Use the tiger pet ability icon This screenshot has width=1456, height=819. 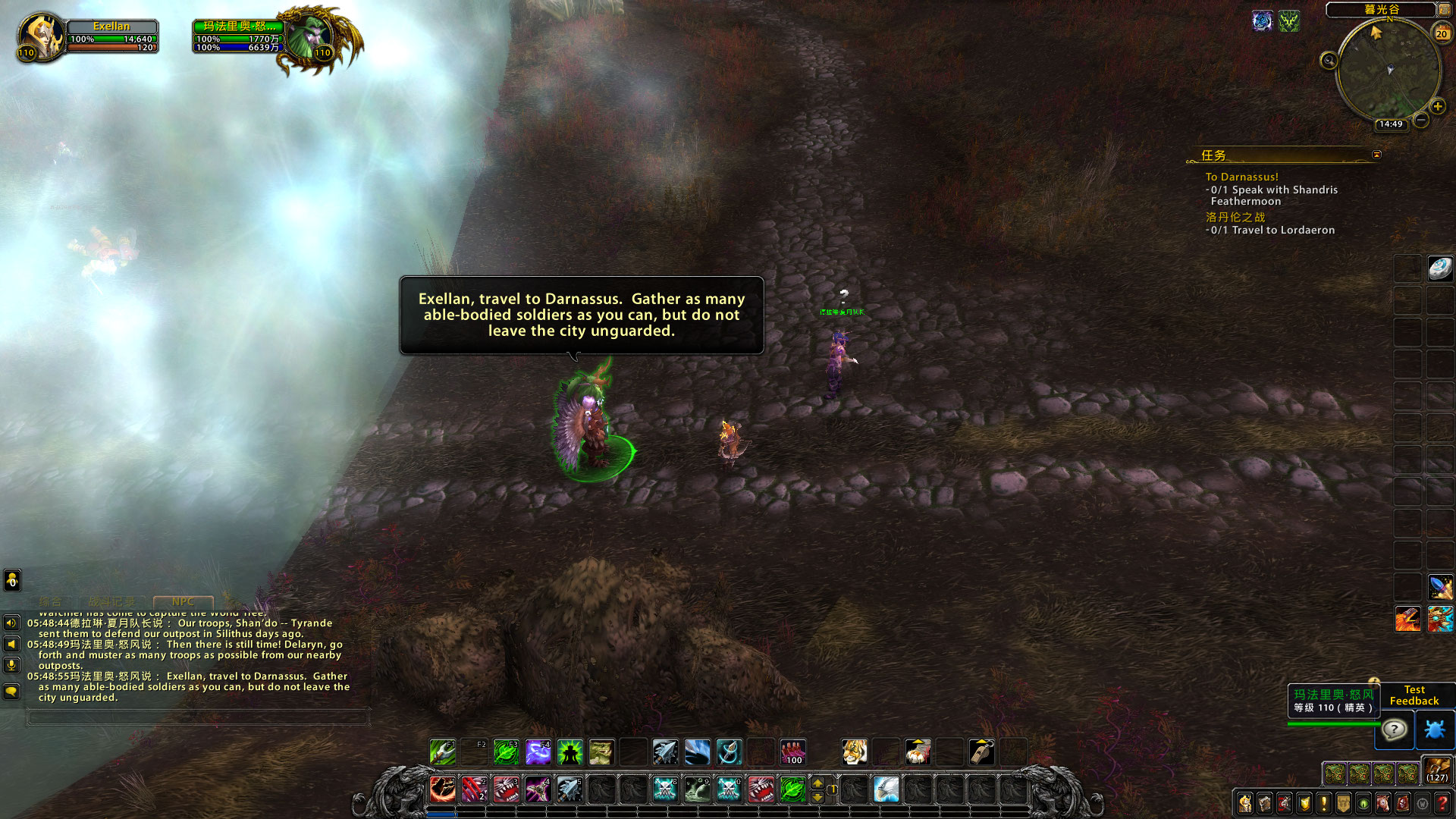(x=855, y=752)
